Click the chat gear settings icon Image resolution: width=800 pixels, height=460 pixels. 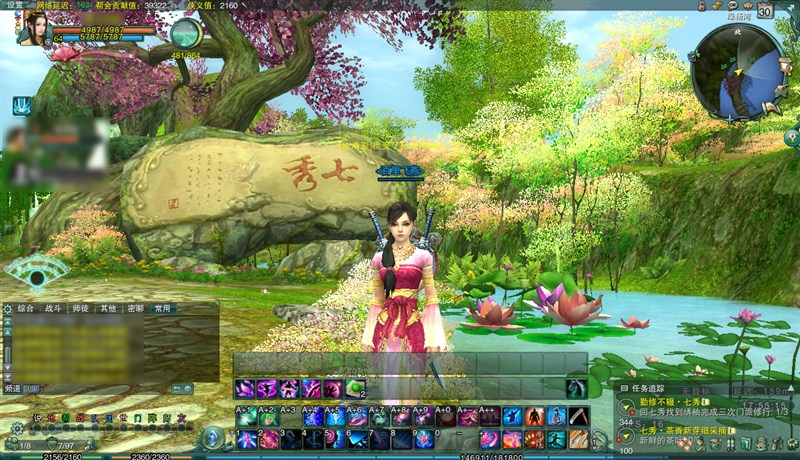(x=7, y=310)
